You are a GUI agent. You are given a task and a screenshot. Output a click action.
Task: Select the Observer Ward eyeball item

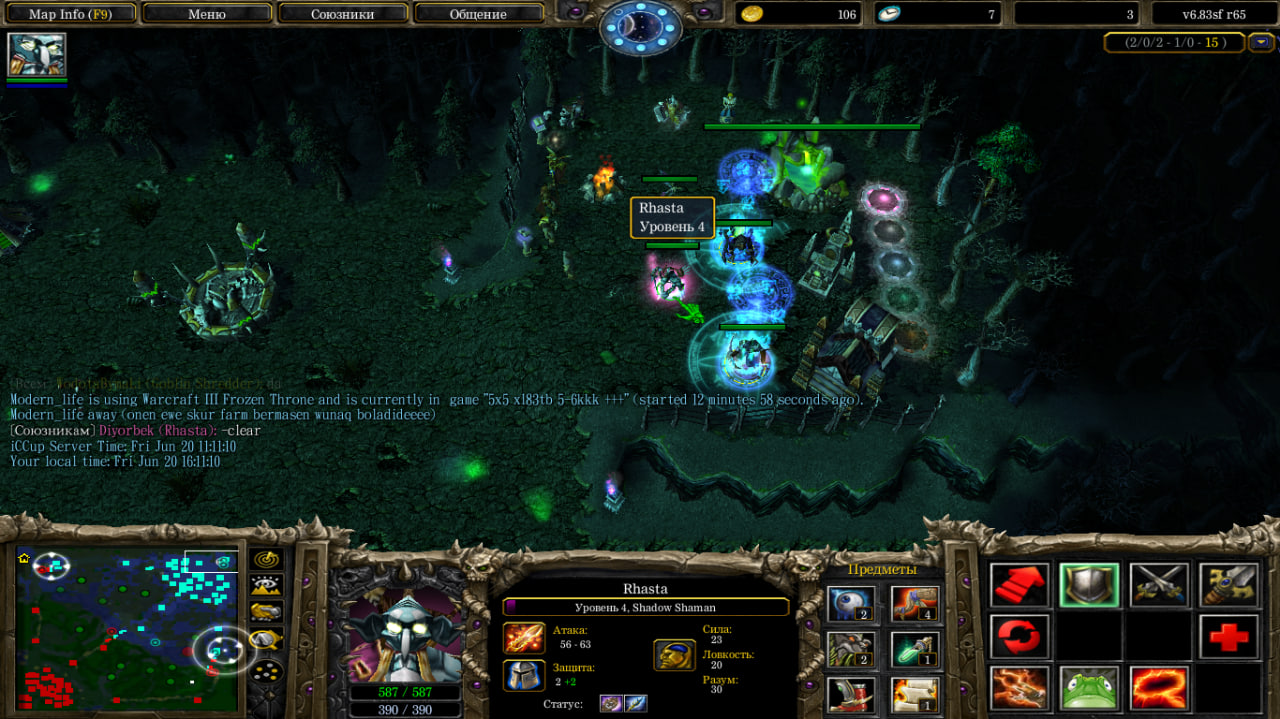coord(852,603)
